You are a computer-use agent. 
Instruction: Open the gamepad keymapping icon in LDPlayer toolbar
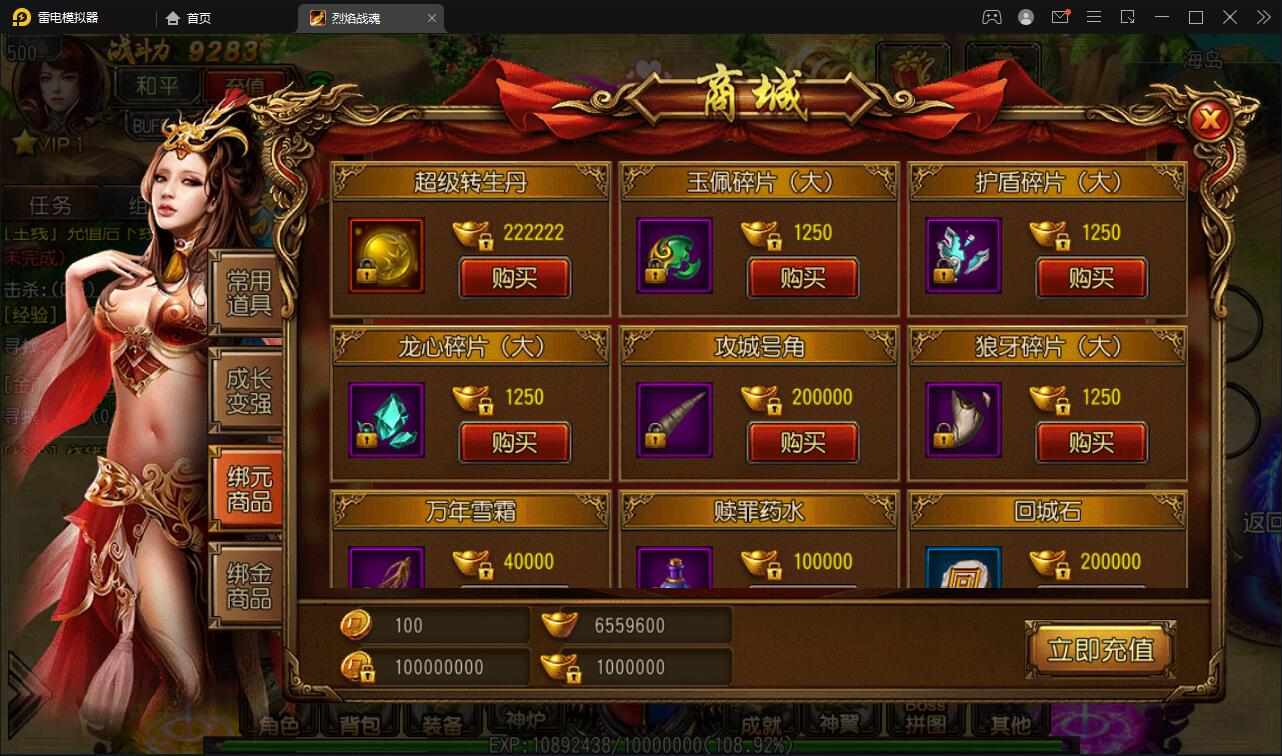tap(992, 17)
